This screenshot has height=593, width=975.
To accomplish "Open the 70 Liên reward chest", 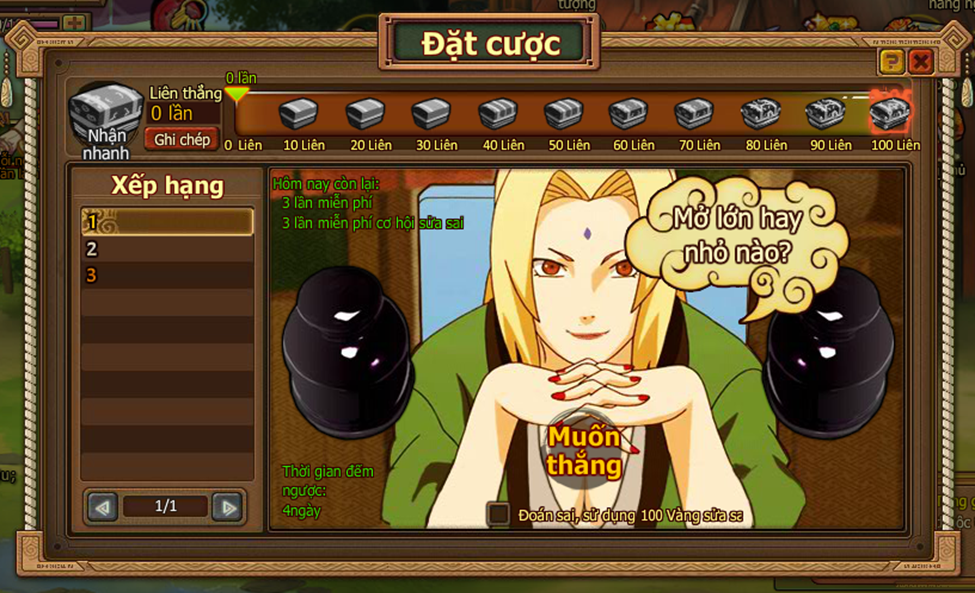I will pyautogui.click(x=694, y=114).
